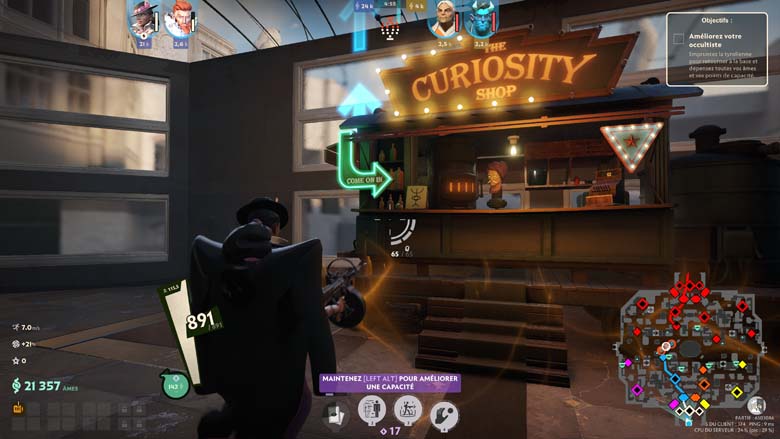
Task: Select the red-bearded ally hero portrait
Action: click(x=180, y=19)
